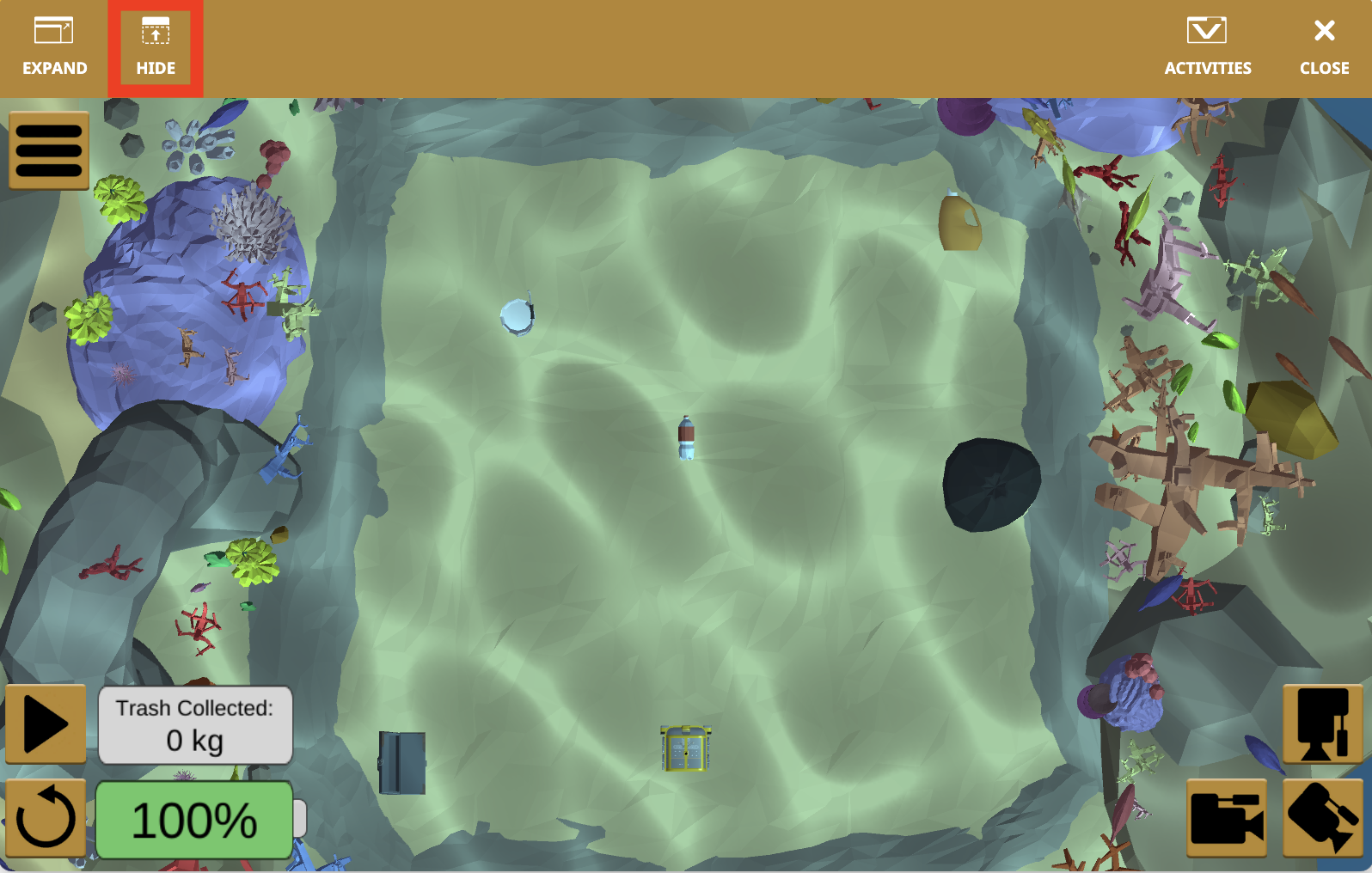Viewport: 1372px width, 873px height.
Task: Click the EXPAND label in the toolbar
Action: pyautogui.click(x=55, y=68)
